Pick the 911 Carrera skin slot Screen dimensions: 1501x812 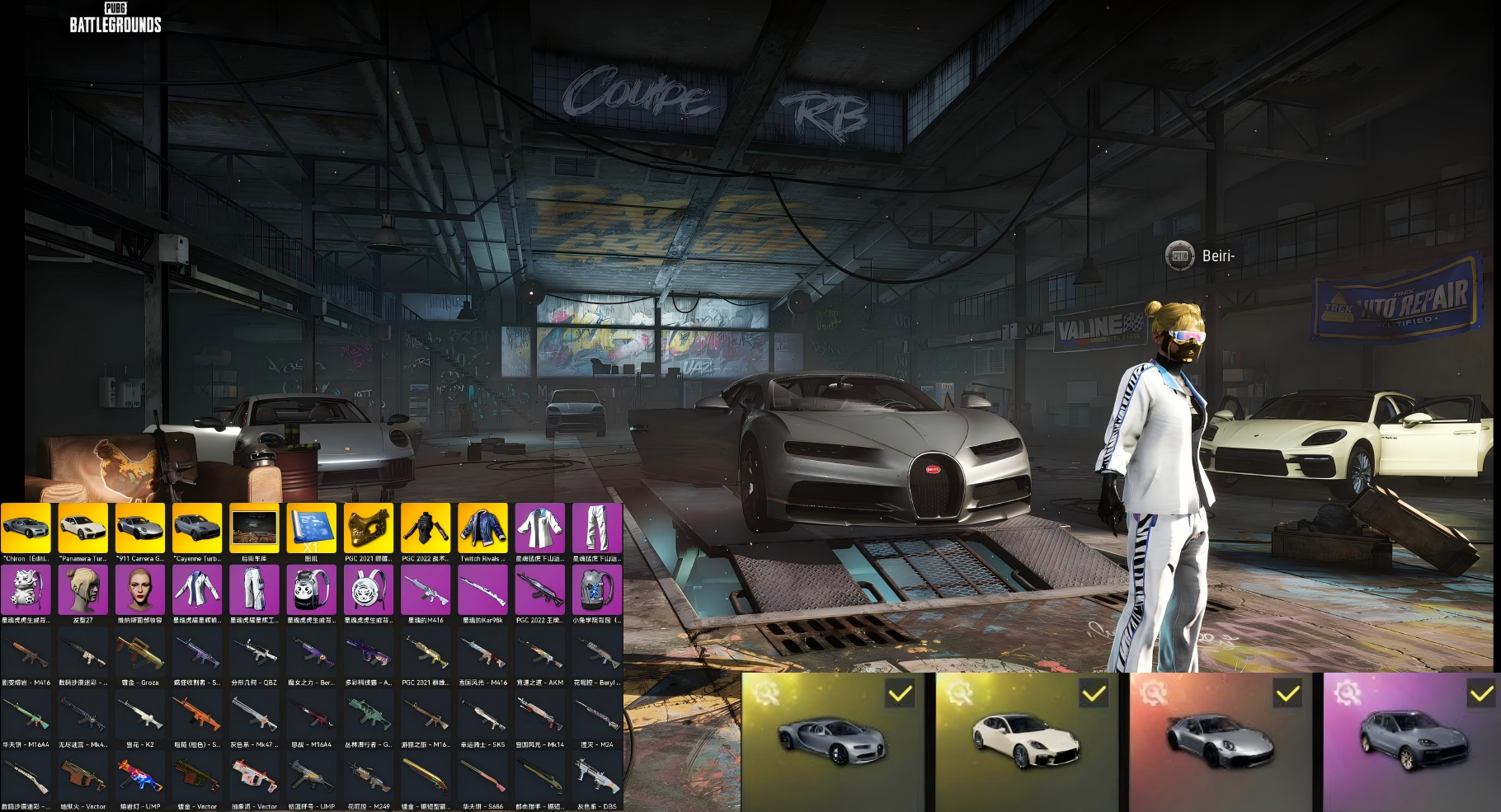(x=140, y=528)
